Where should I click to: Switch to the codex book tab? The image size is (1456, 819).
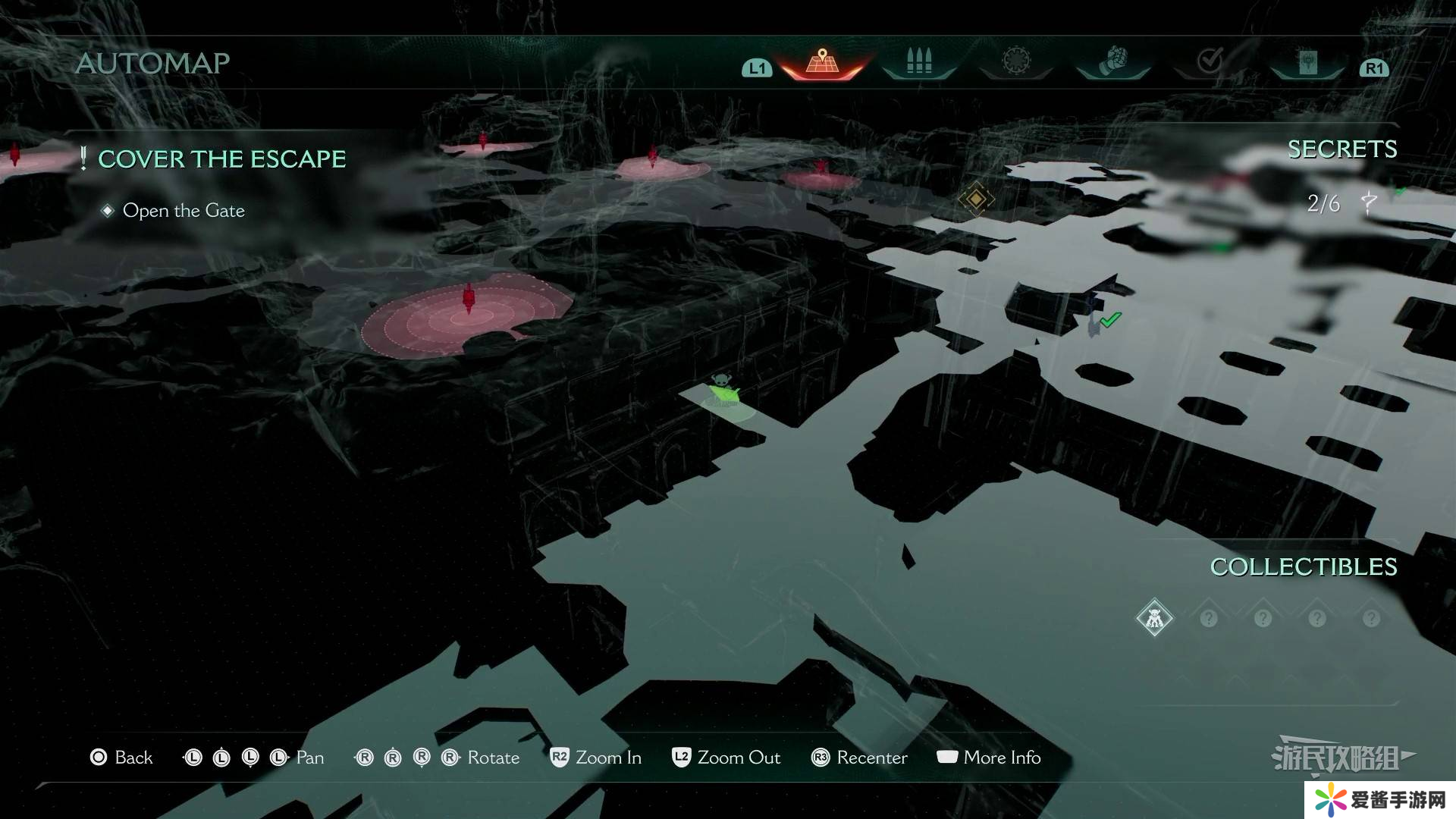(1307, 62)
